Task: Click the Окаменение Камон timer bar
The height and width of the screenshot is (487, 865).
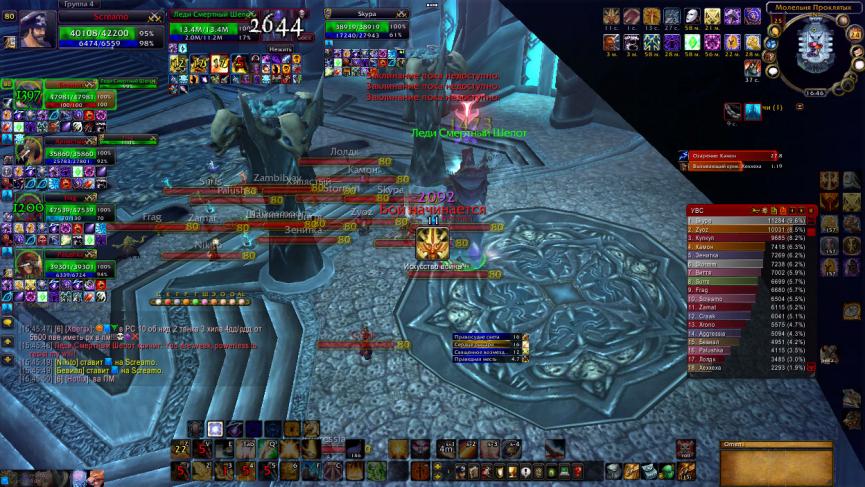Action: [x=731, y=155]
